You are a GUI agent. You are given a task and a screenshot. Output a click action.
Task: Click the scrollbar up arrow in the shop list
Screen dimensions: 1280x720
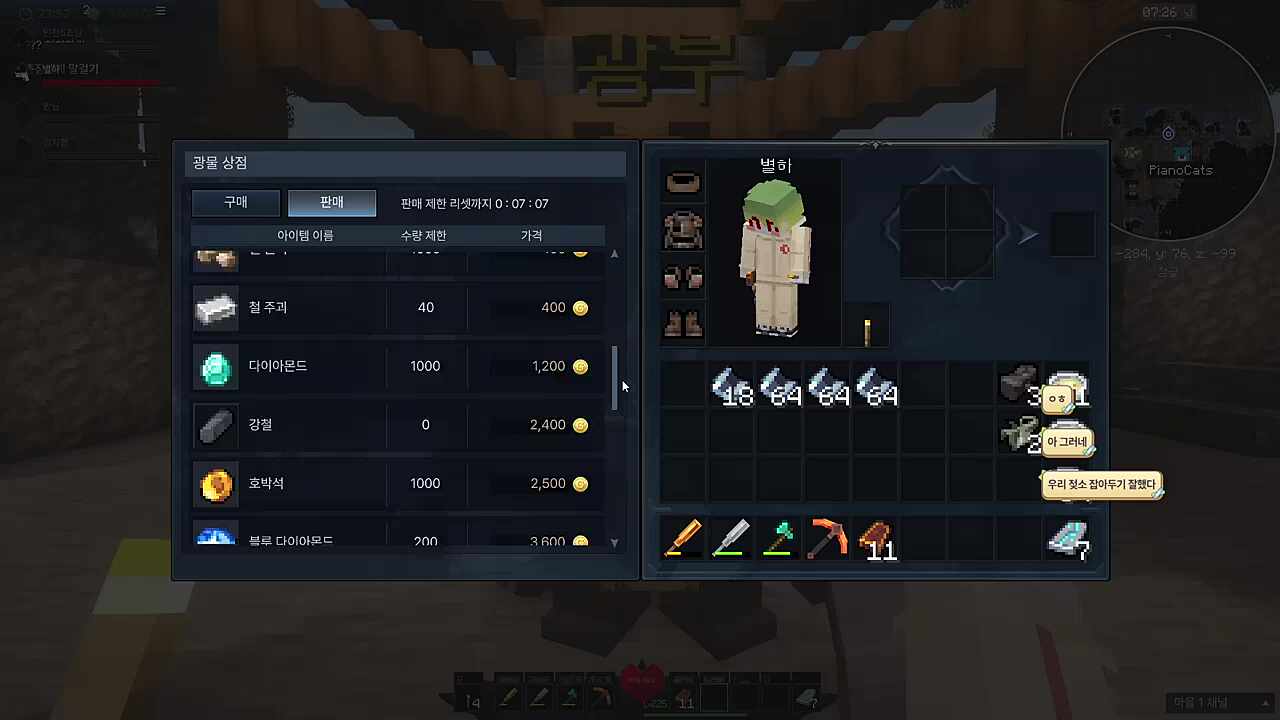tap(614, 253)
